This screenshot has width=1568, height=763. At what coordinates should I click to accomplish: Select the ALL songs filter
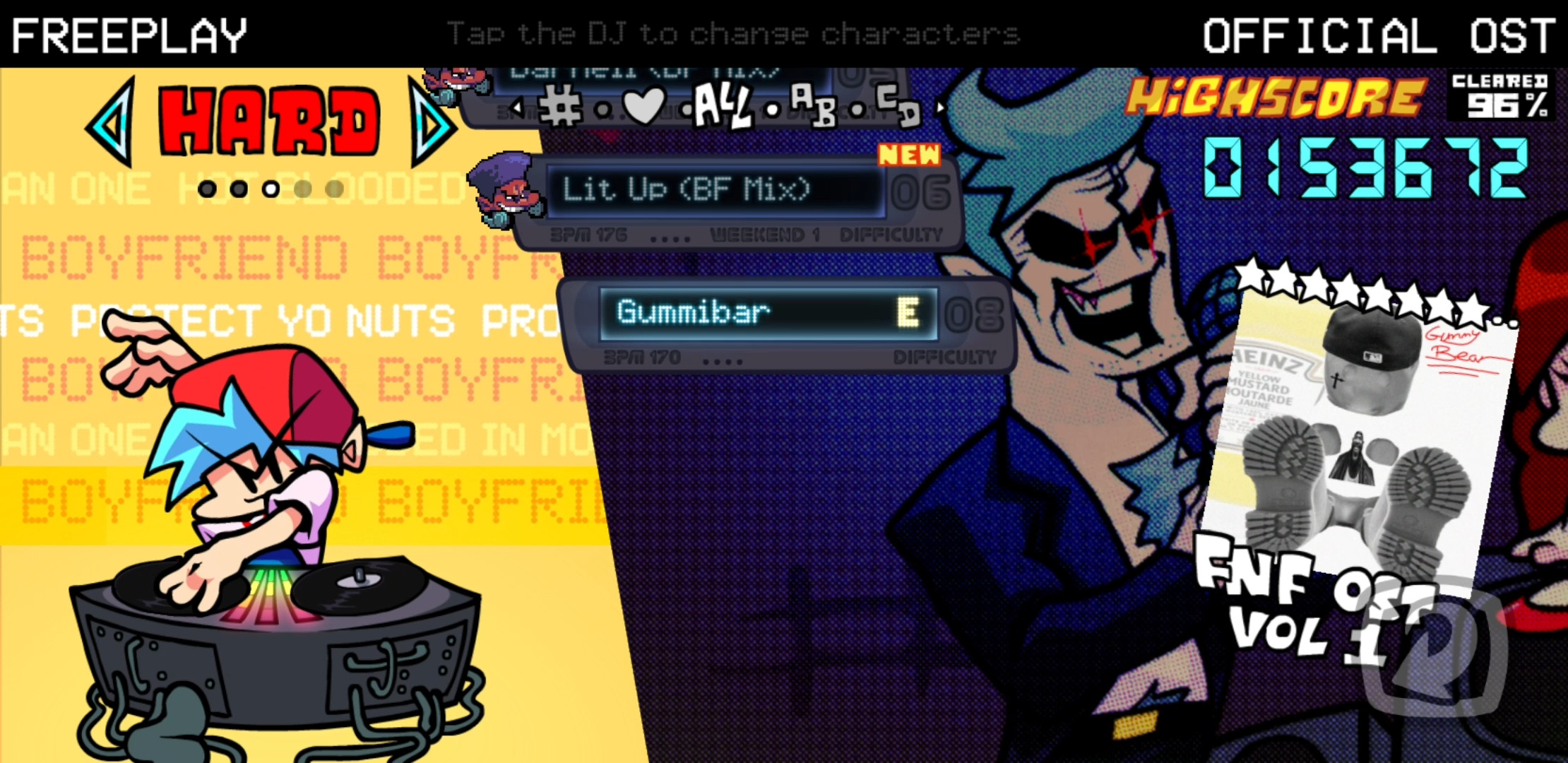722,107
